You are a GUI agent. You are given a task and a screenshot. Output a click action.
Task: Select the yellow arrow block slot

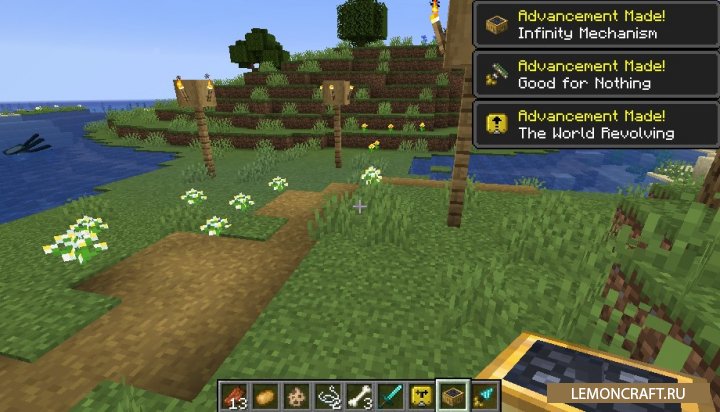423,396
